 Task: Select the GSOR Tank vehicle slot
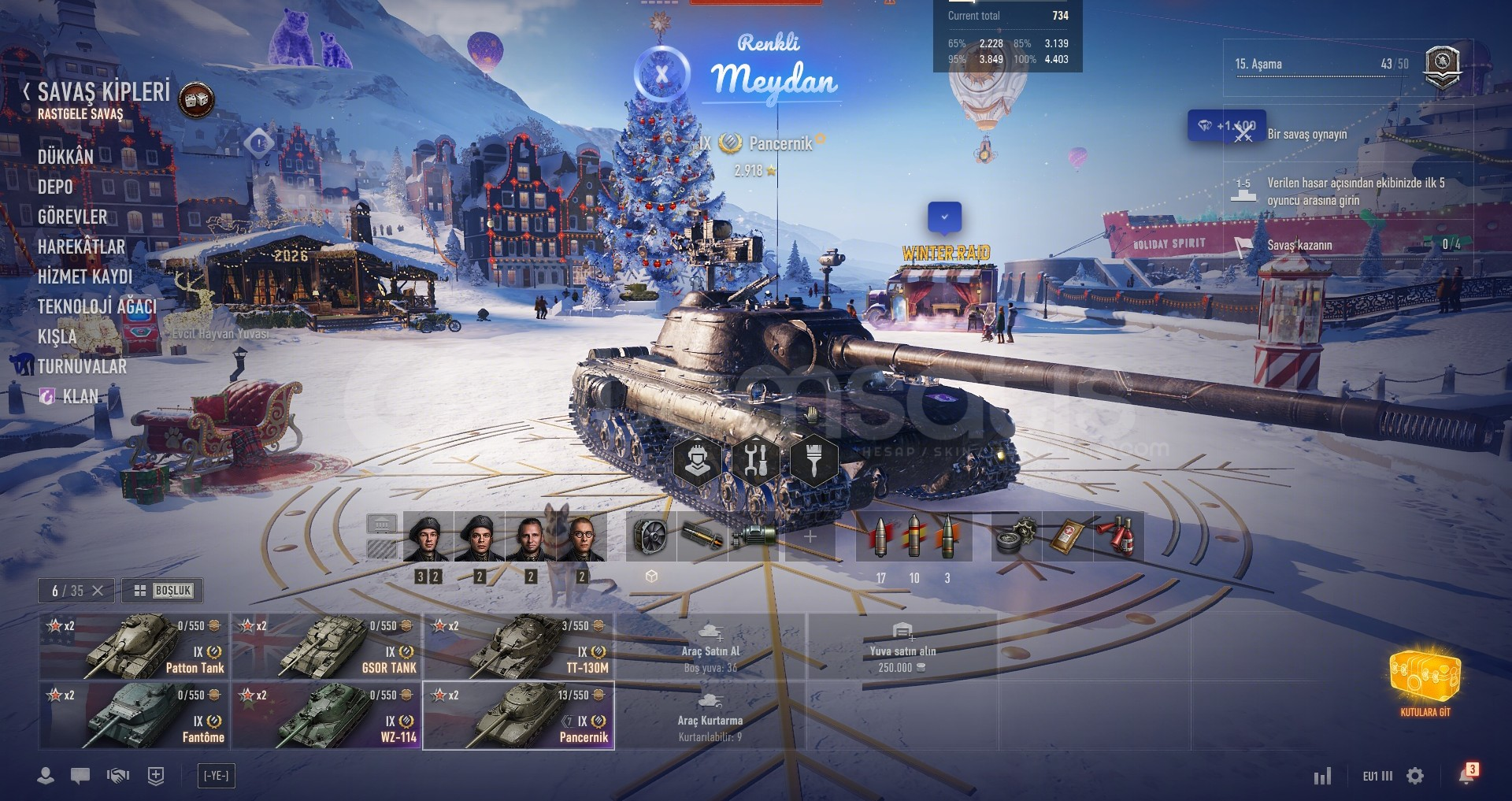(x=326, y=647)
